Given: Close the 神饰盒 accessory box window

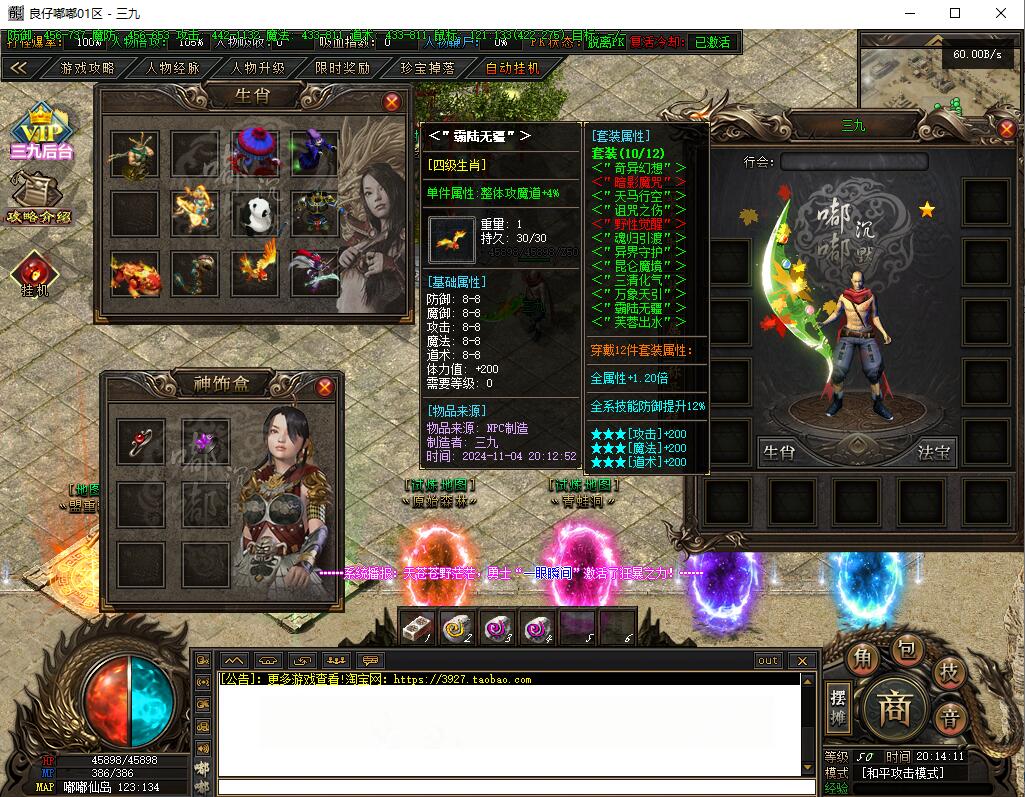Looking at the screenshot, I should point(325,387).
